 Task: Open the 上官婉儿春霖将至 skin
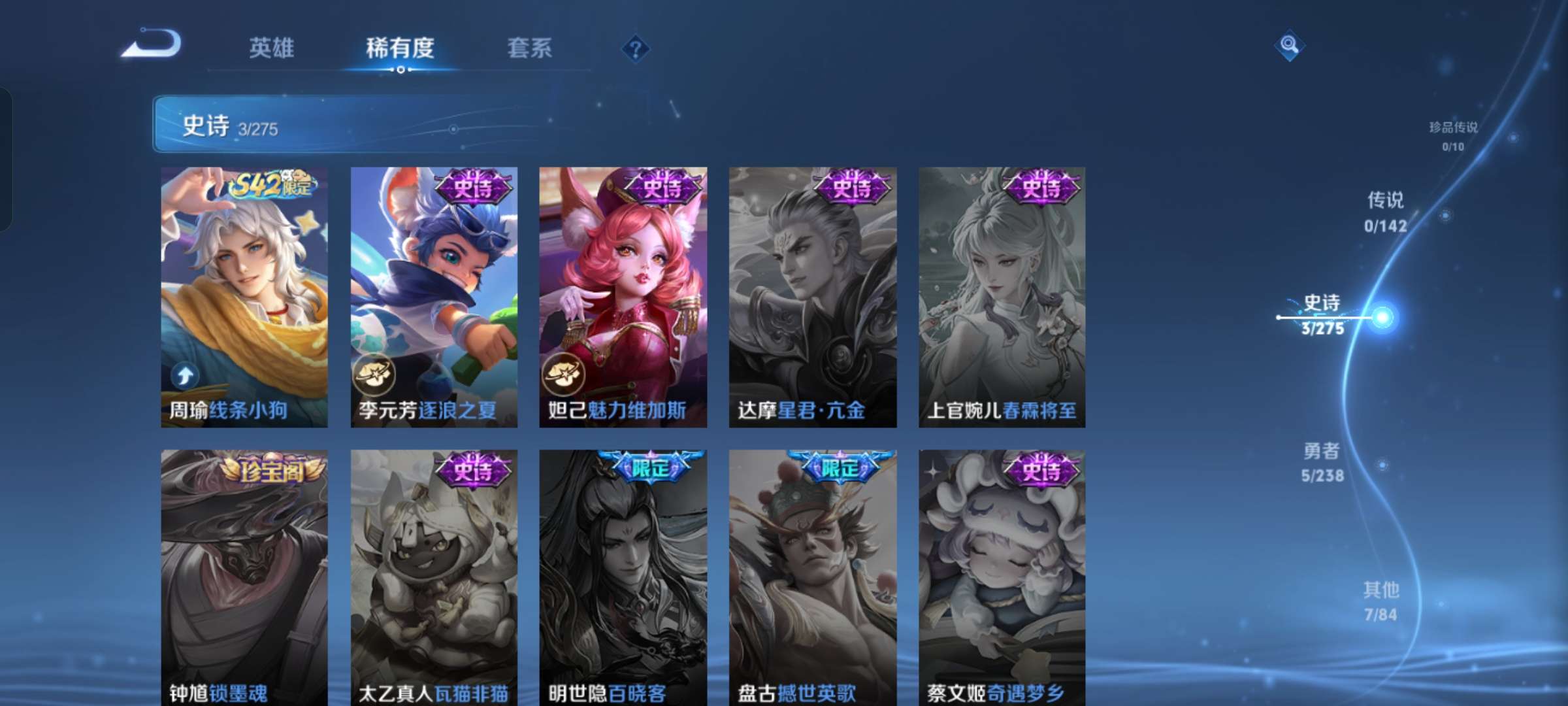[1000, 294]
